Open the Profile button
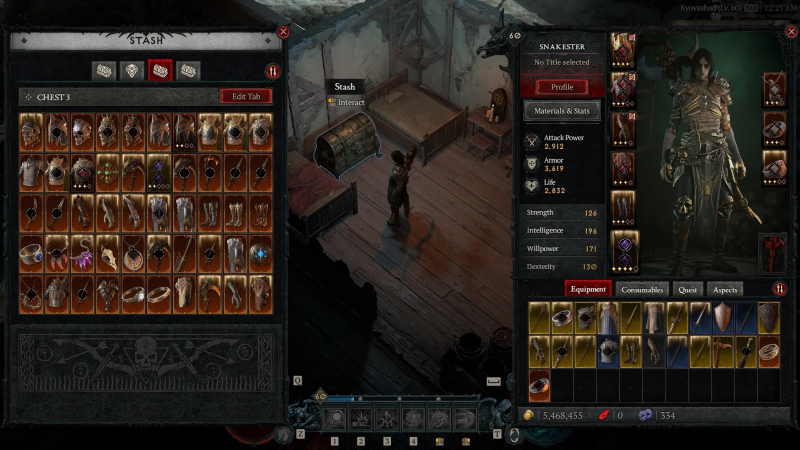 (562, 87)
